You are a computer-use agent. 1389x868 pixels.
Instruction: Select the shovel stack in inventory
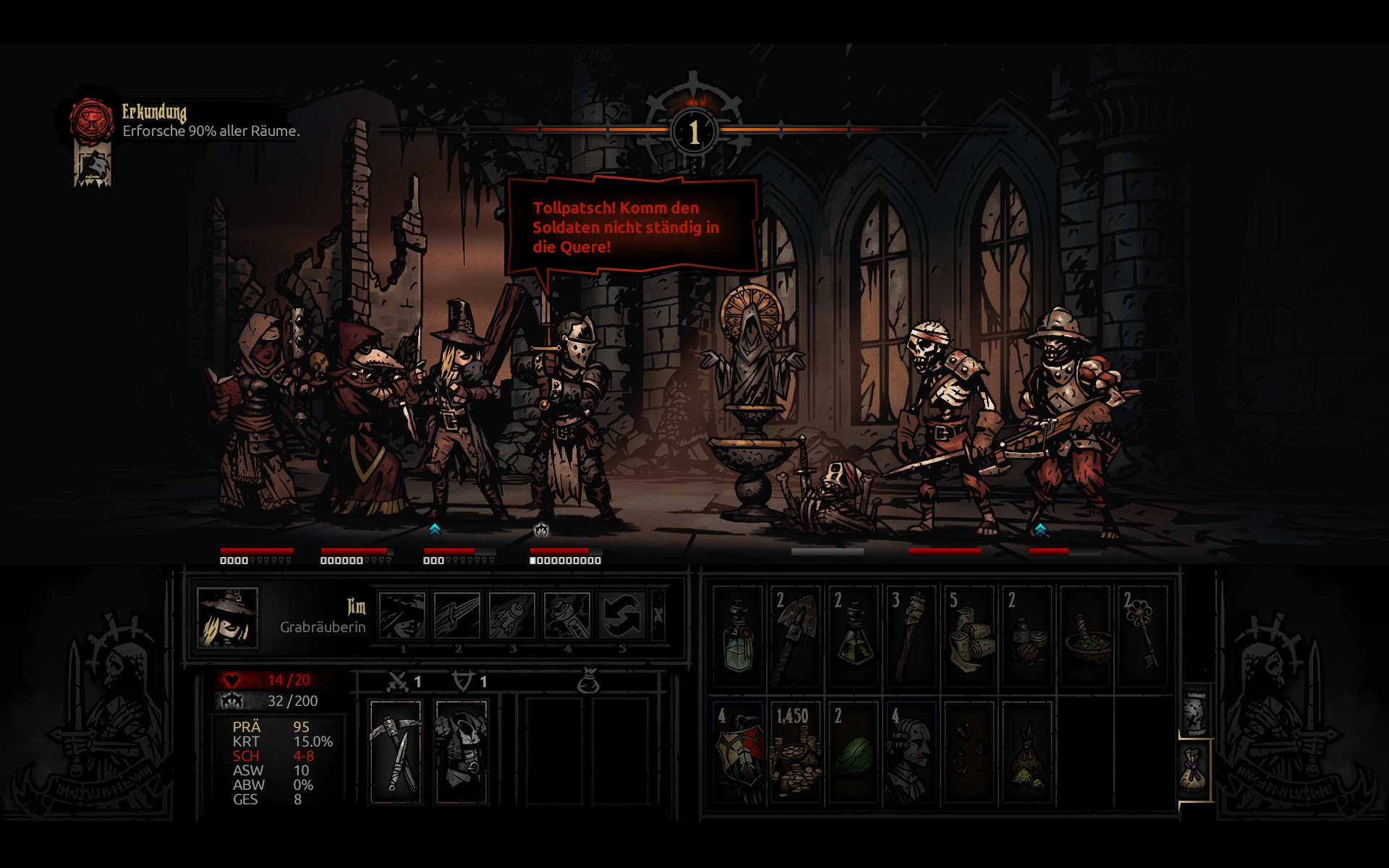[795, 637]
